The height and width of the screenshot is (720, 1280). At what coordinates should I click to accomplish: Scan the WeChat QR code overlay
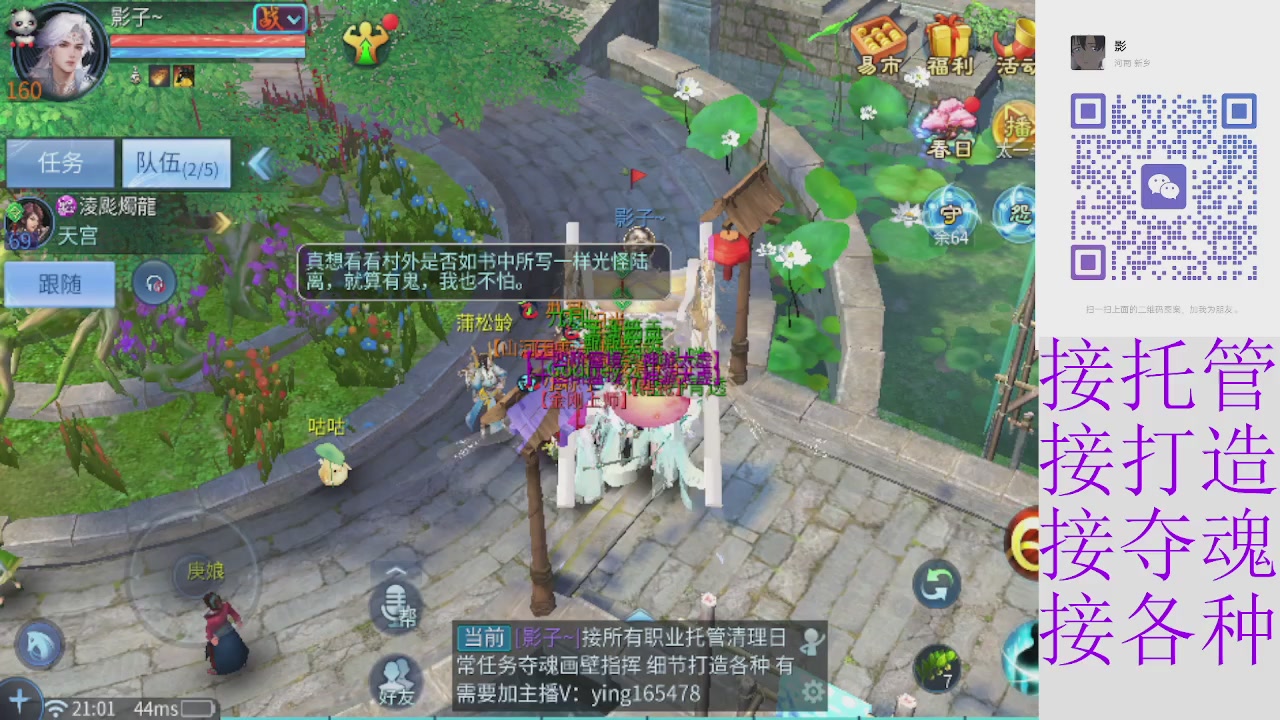pos(1165,185)
